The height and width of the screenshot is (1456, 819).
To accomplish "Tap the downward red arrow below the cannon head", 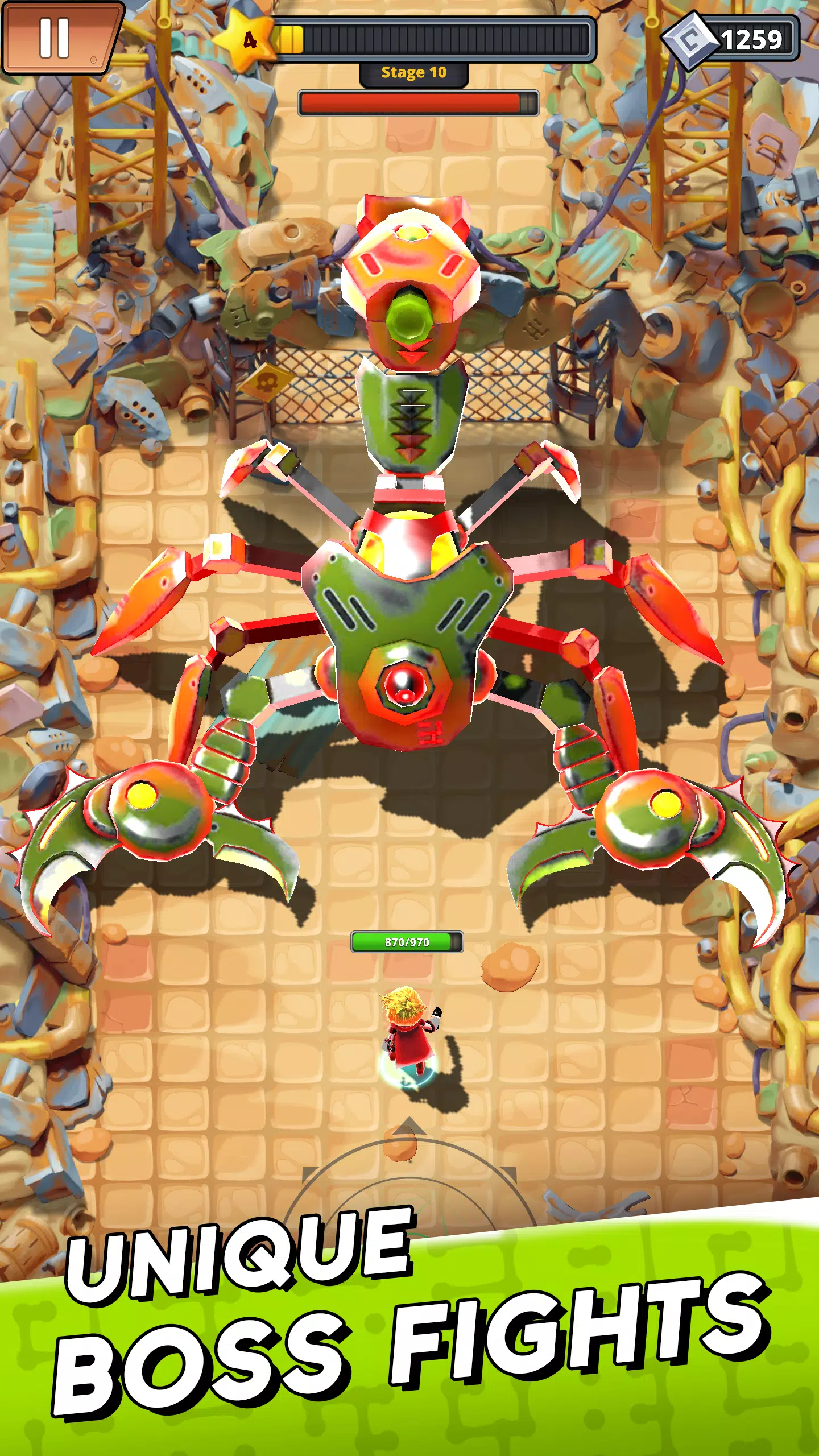I will [411, 354].
